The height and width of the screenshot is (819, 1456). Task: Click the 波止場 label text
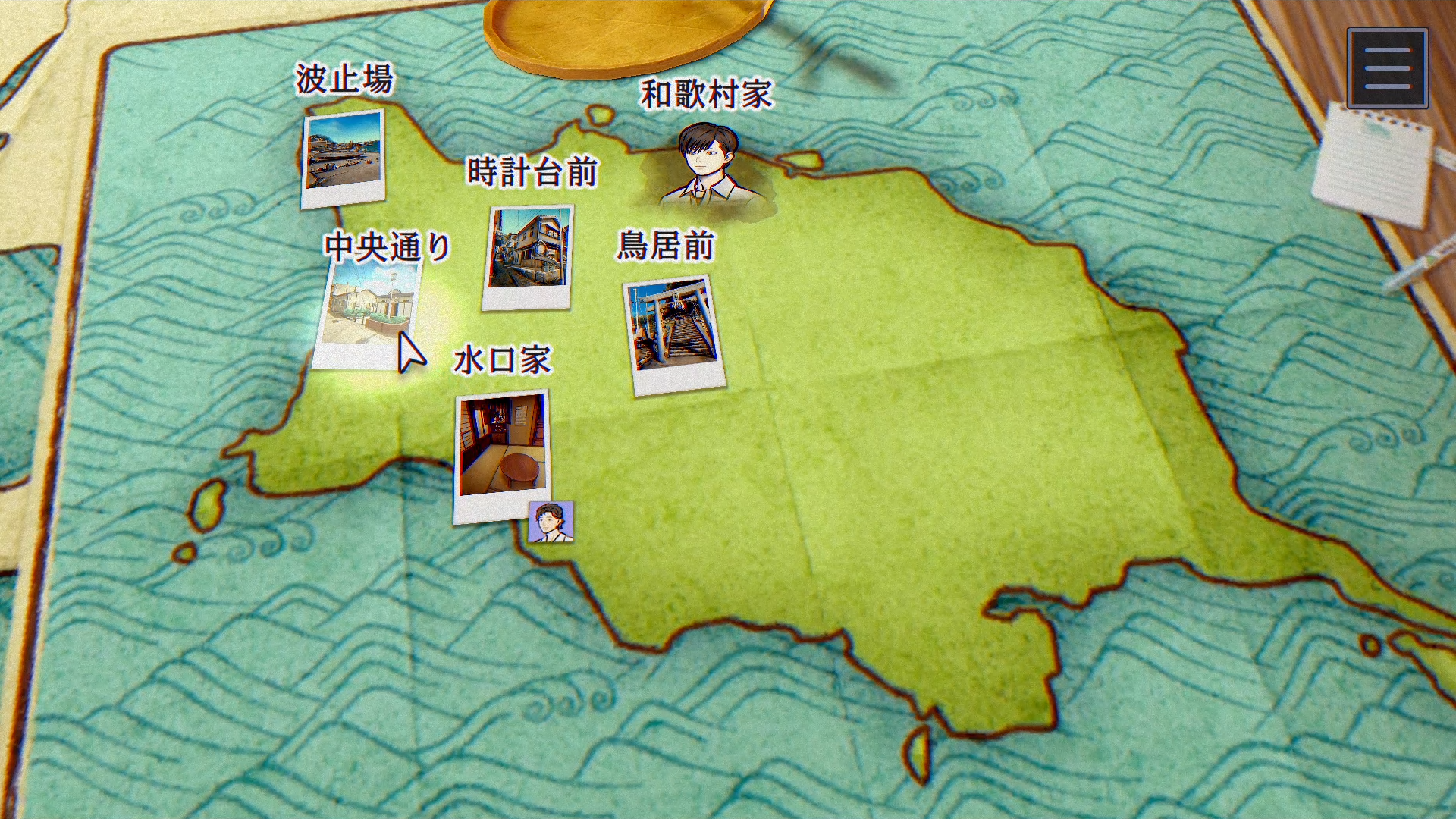click(344, 77)
